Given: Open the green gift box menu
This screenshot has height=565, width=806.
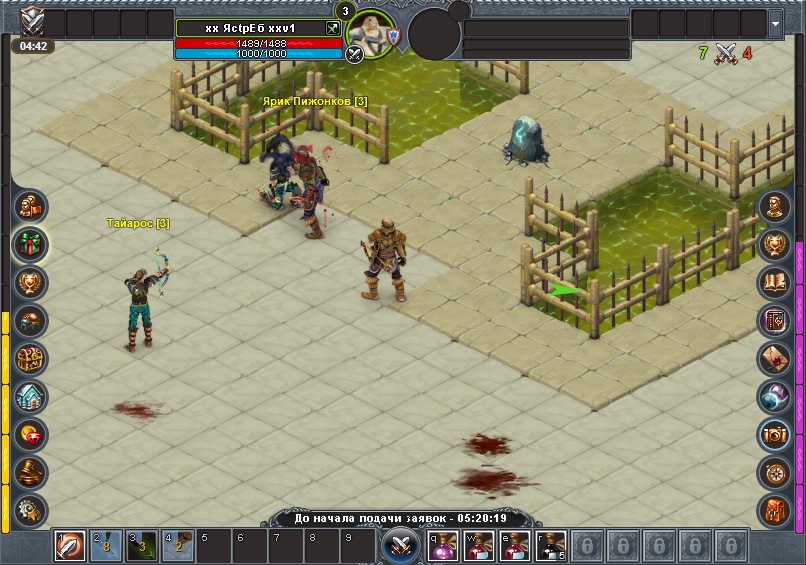Looking at the screenshot, I should (x=31, y=244).
